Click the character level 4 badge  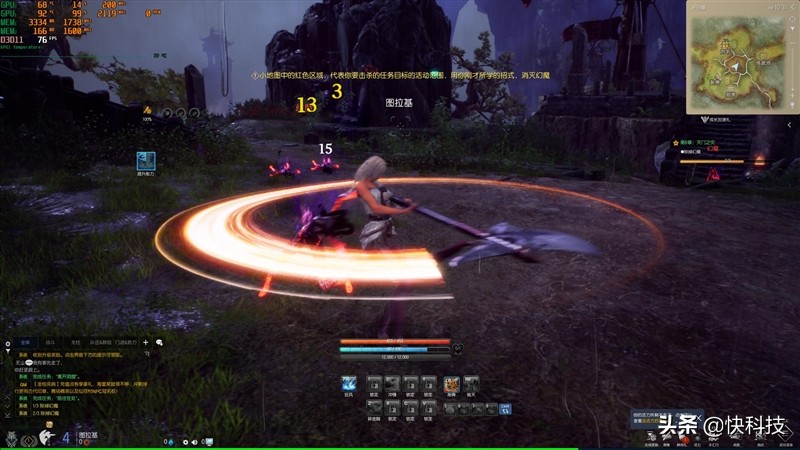pyautogui.click(x=66, y=437)
